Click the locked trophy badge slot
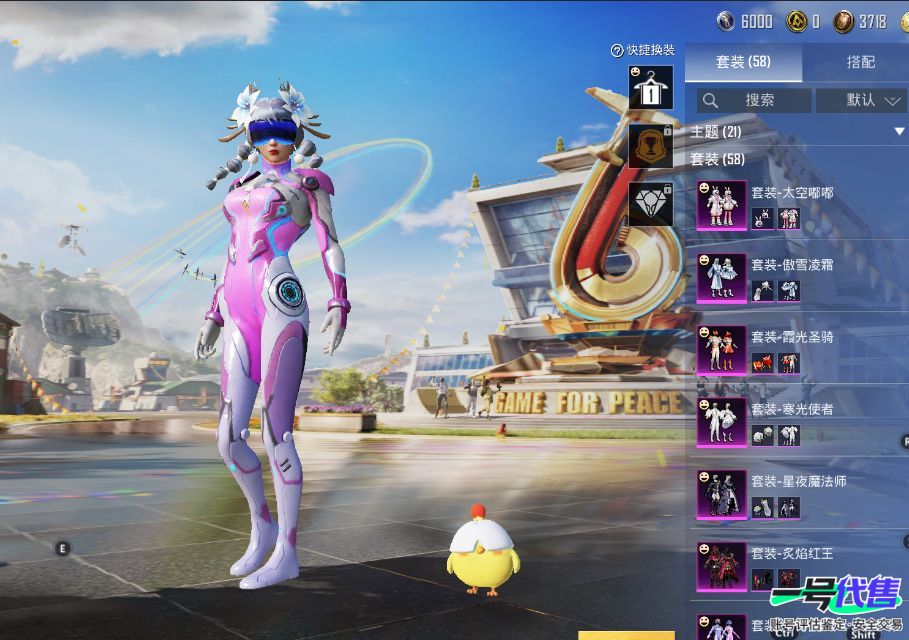The height and width of the screenshot is (640, 909). point(650,145)
